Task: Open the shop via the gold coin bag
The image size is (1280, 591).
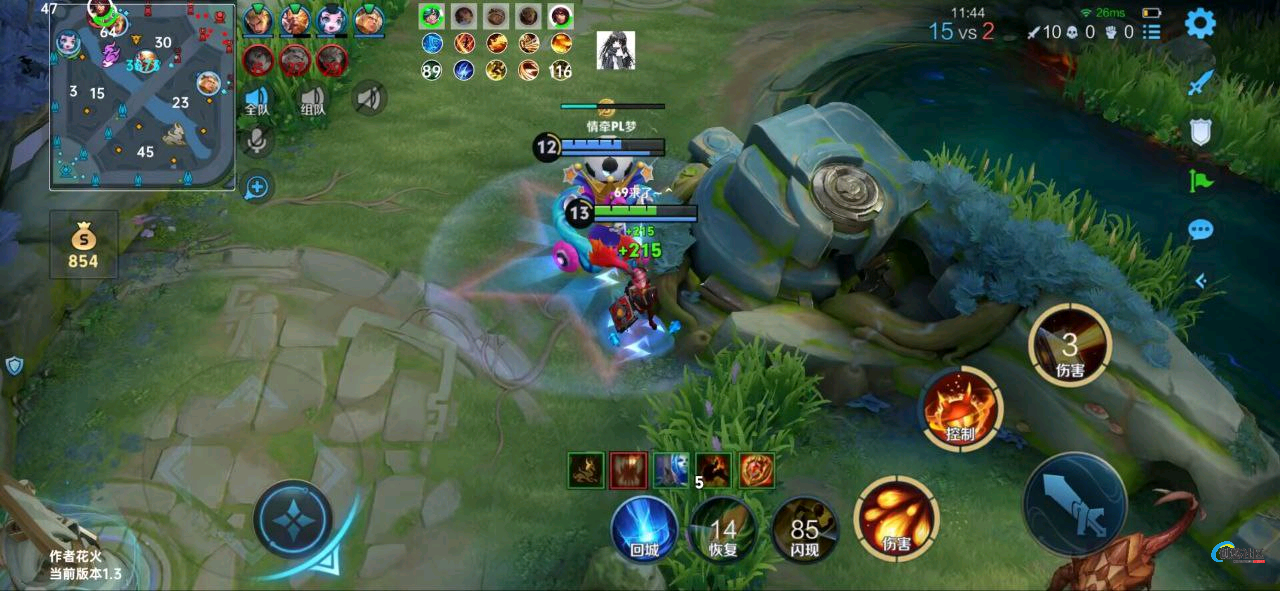Action: 83,245
